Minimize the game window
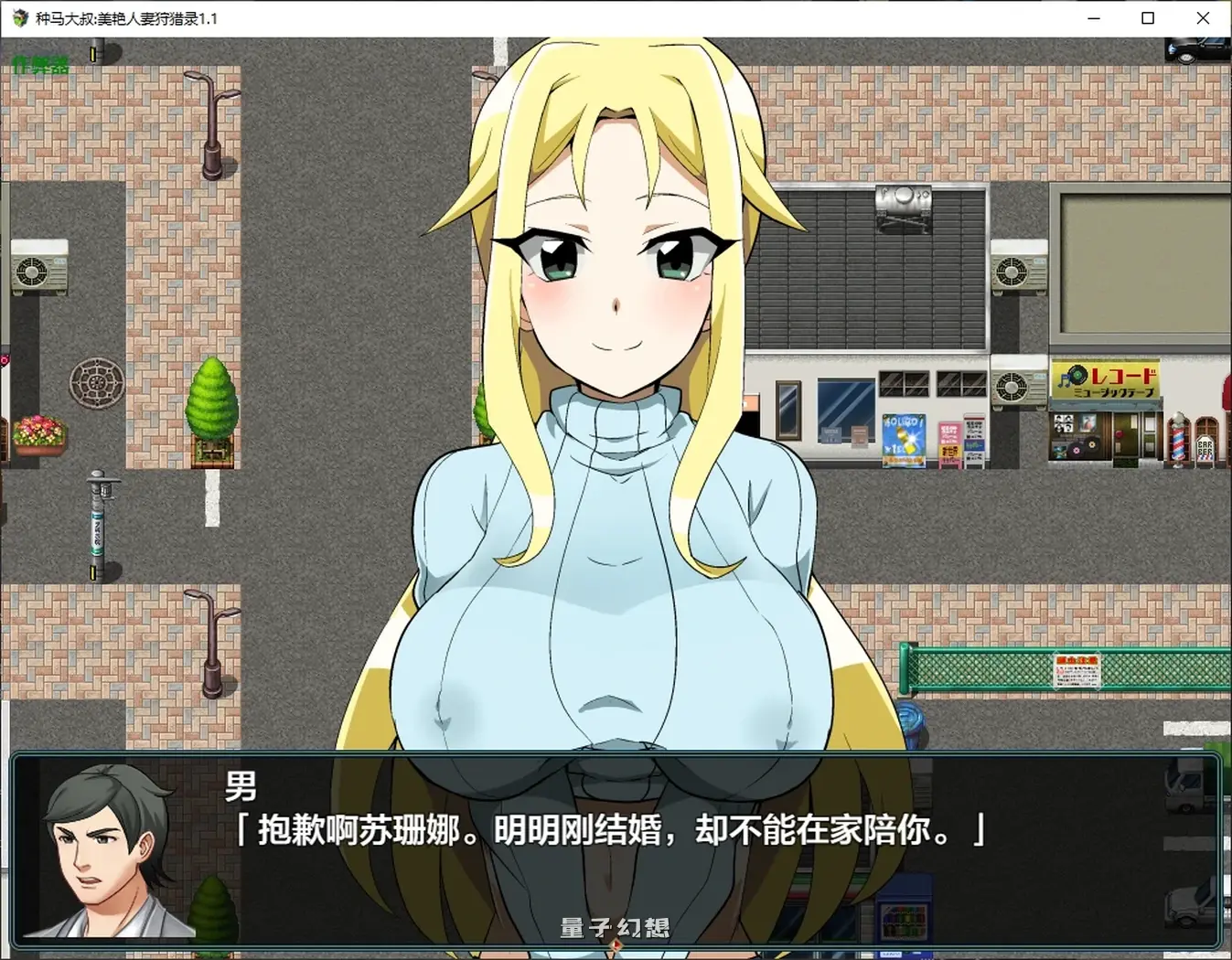 tap(1094, 18)
